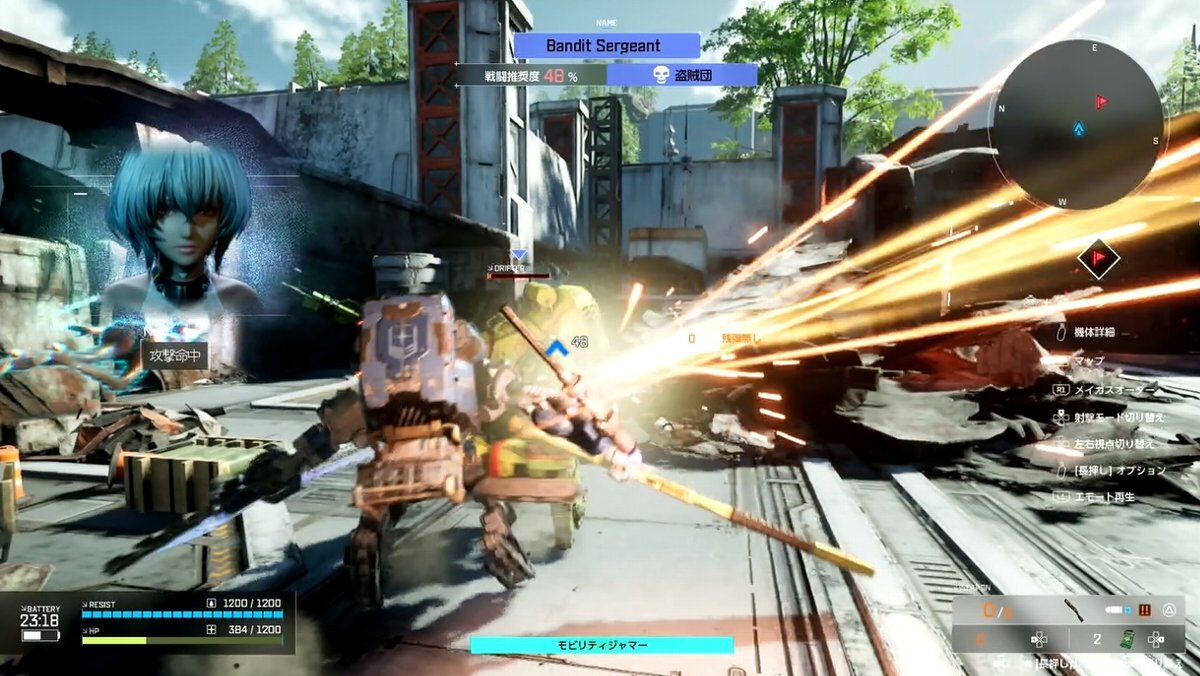Use the green consumable item slot
Image resolution: width=1200 pixels, height=676 pixels.
click(x=1127, y=639)
